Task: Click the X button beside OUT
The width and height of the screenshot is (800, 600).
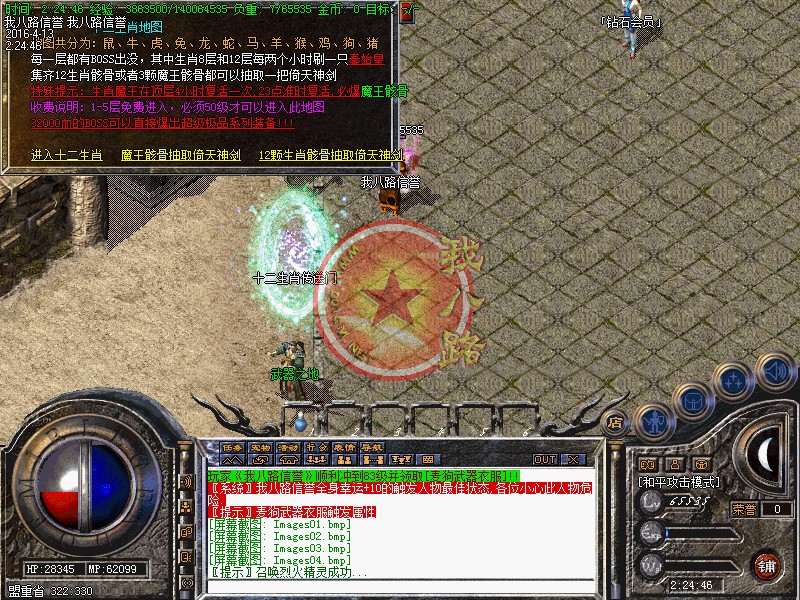Action: pyautogui.click(x=573, y=459)
